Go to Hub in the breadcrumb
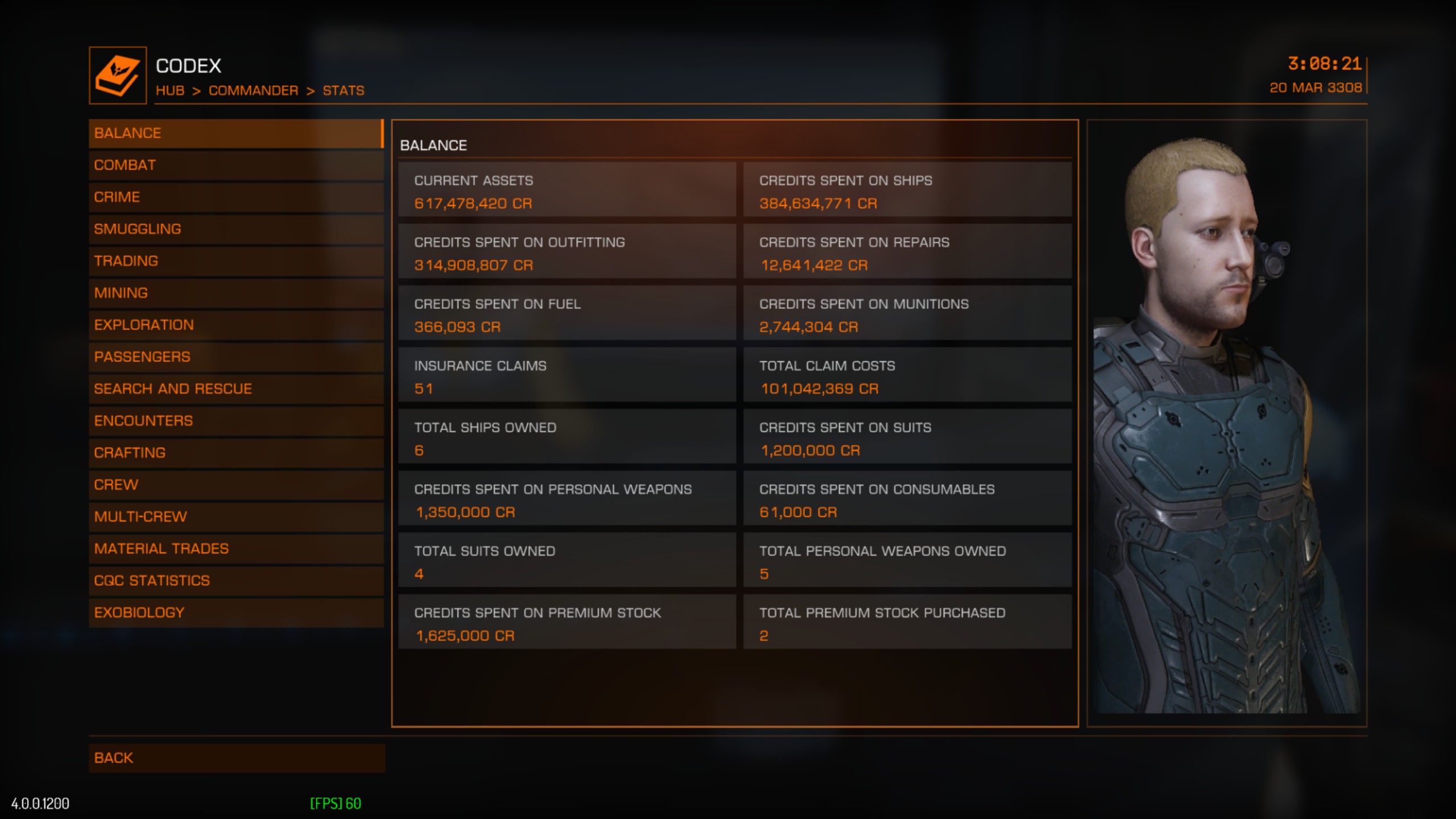1456x819 pixels. 170,90
